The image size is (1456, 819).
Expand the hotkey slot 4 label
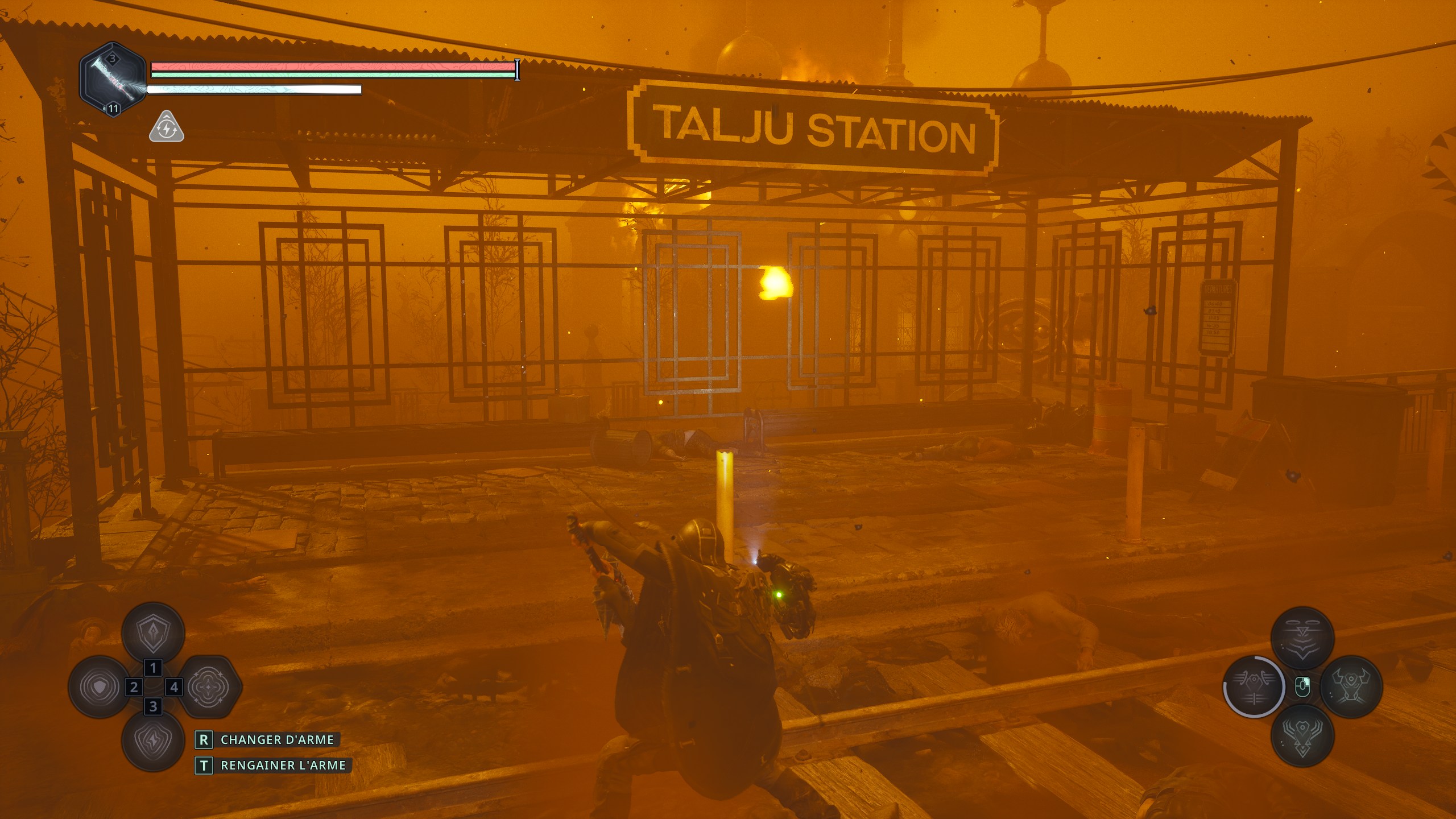point(174,687)
